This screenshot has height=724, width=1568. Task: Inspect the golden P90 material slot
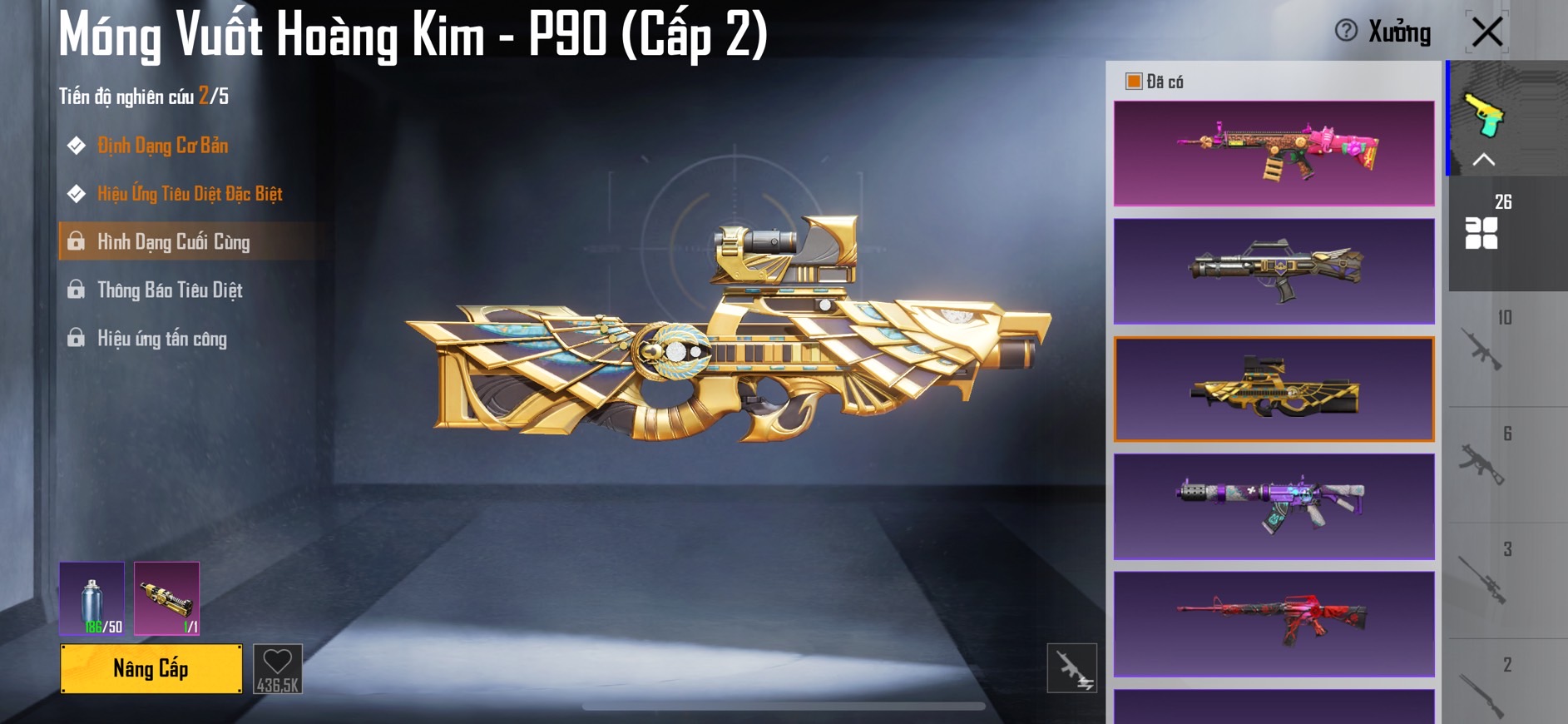166,598
